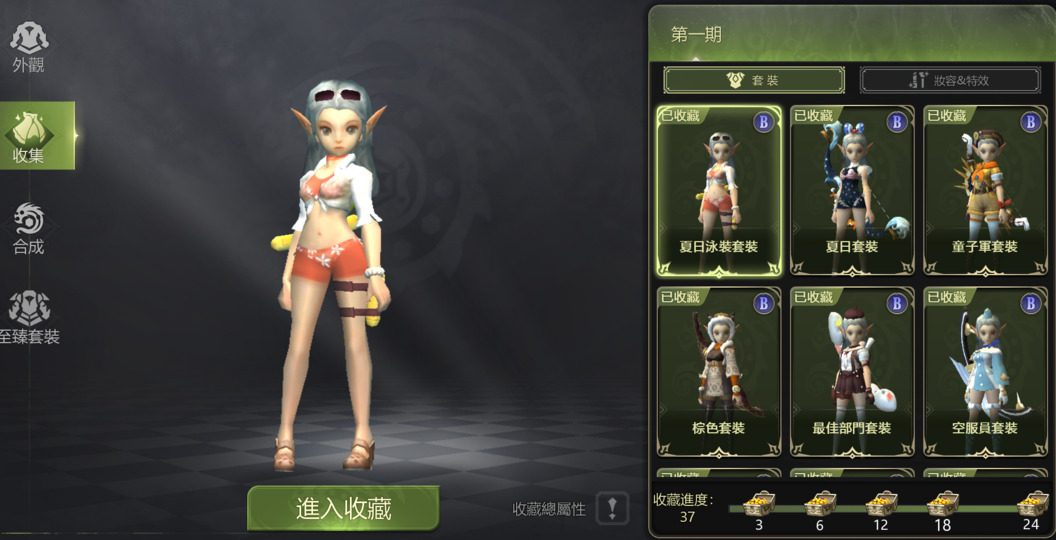This screenshot has height=540, width=1056.
Task: Claim the treasure chest reward at 3
Action: coord(760,504)
